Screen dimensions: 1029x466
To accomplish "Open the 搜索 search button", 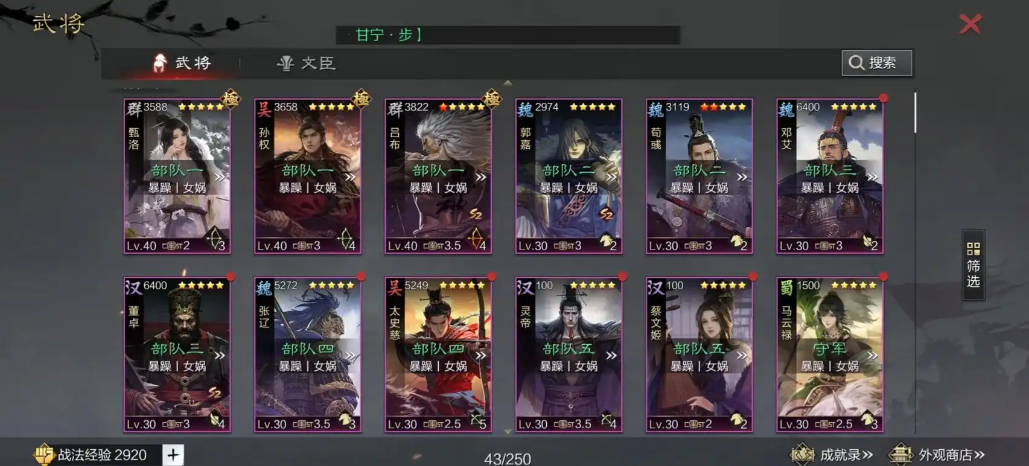I will click(x=876, y=63).
